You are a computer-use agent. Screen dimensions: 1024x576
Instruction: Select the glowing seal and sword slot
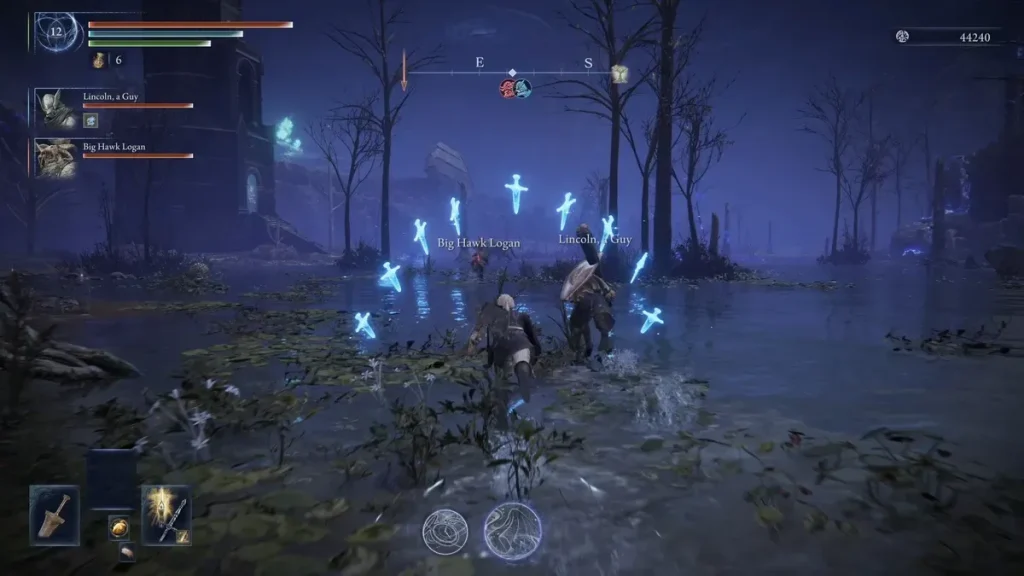click(166, 514)
